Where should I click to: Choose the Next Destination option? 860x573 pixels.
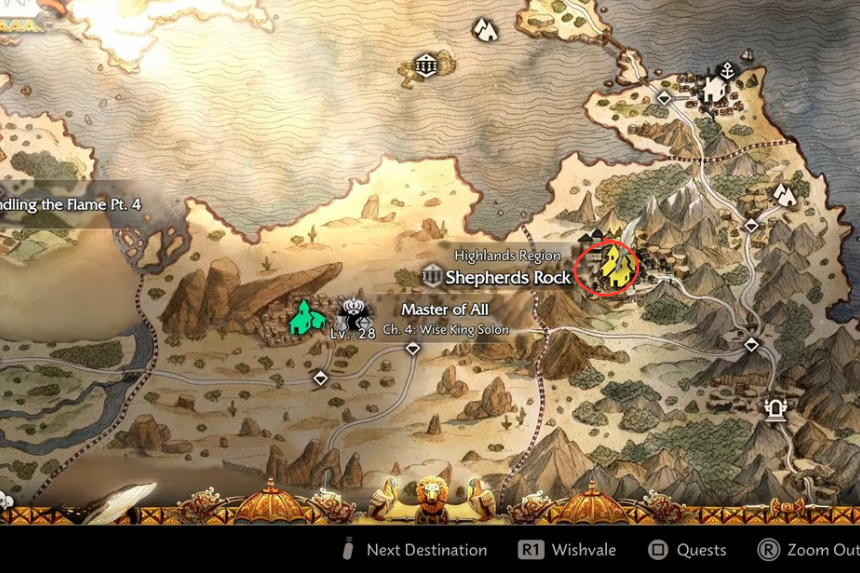(415, 550)
